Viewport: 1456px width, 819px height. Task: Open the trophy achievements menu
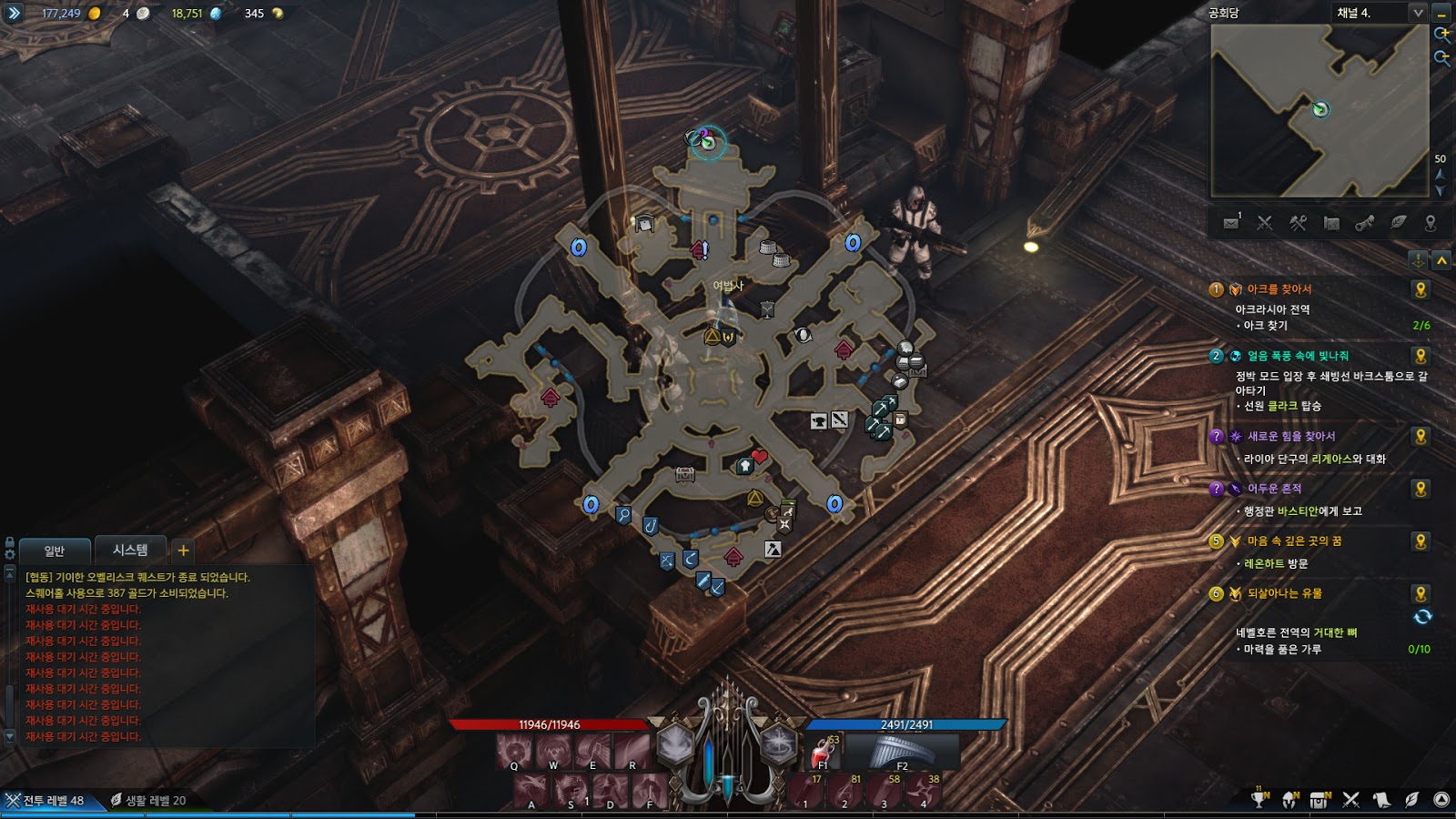click(1259, 800)
